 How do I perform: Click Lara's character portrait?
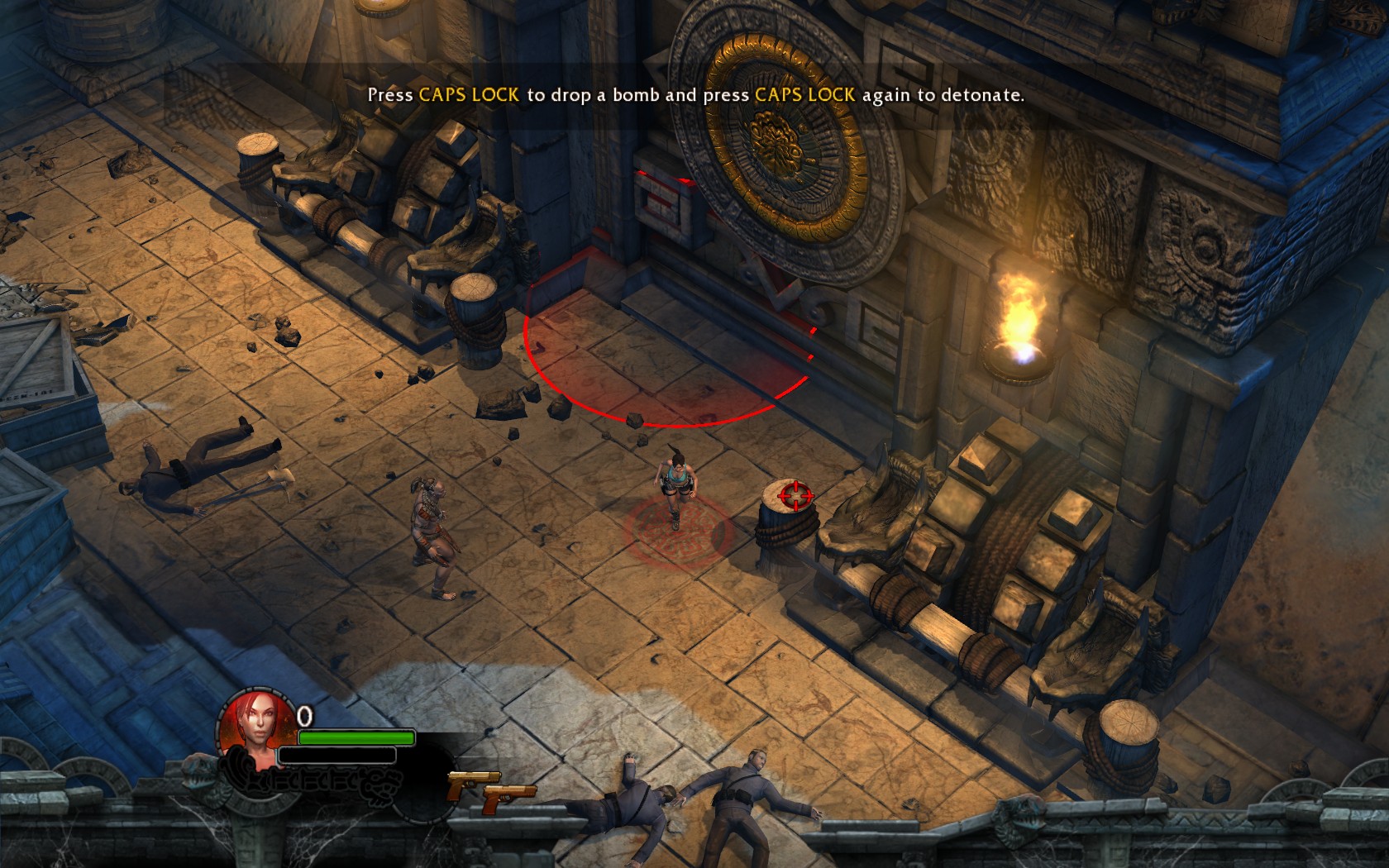coord(256,726)
